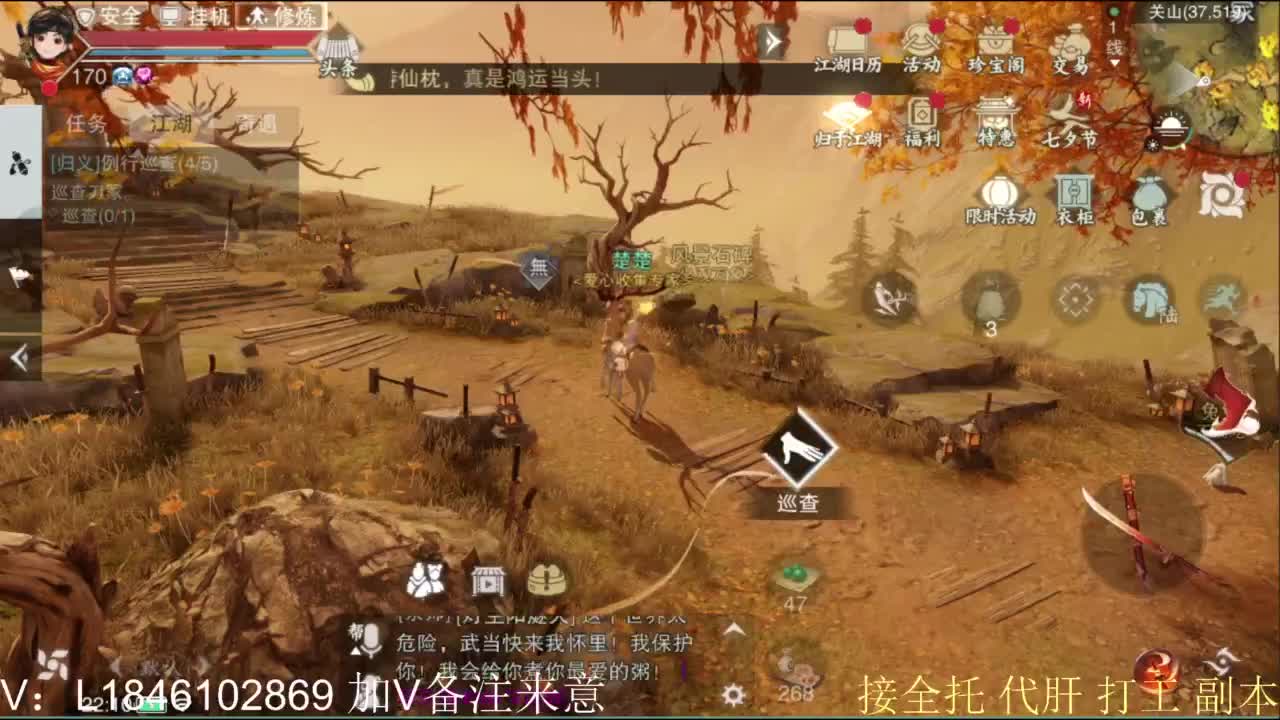Open the 衣柜 wardrobe icon
The width and height of the screenshot is (1280, 720).
1072,195
